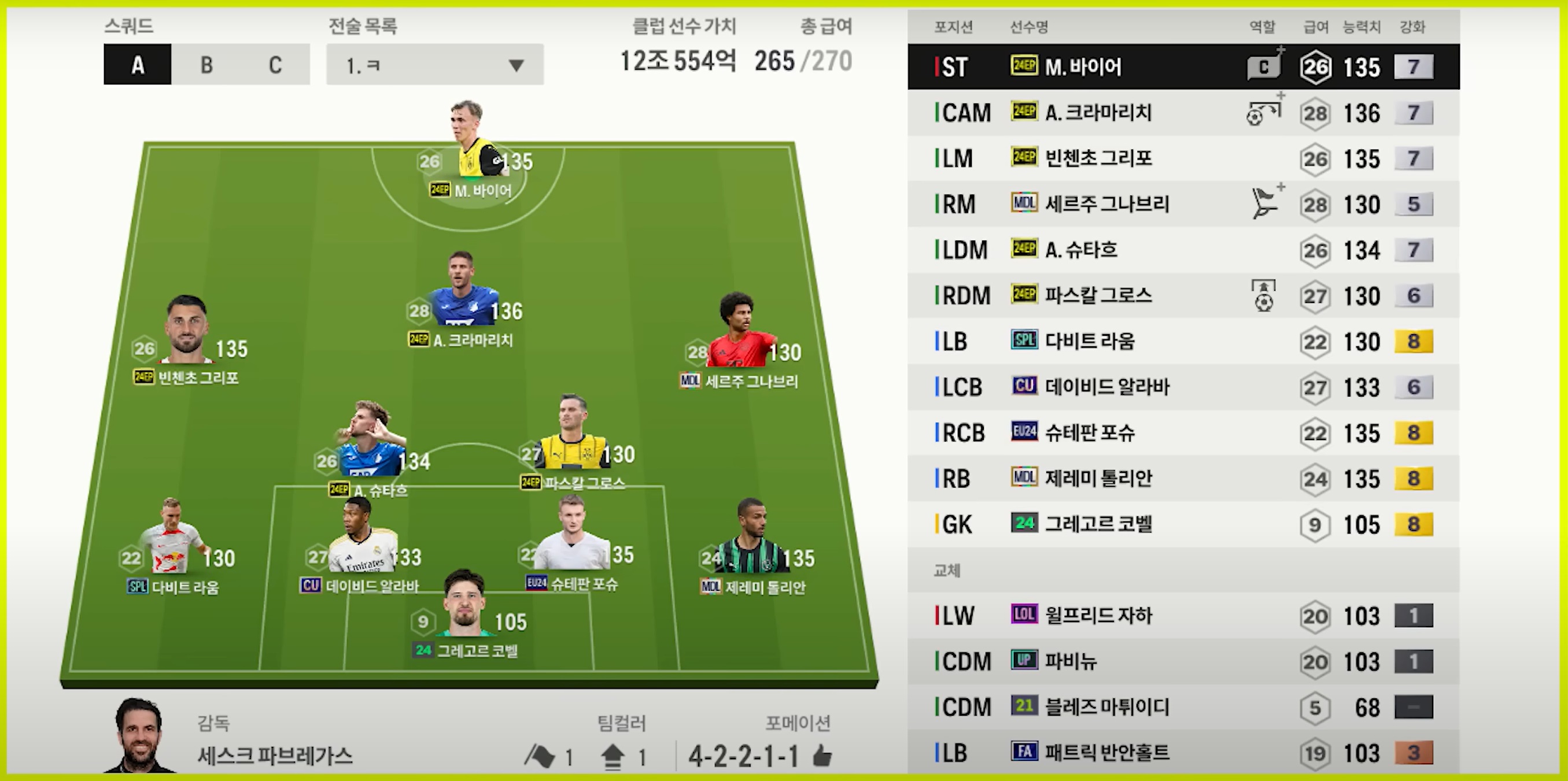
Task: Choose the CAM A. 크라마리치 list row
Action: (x=1183, y=113)
